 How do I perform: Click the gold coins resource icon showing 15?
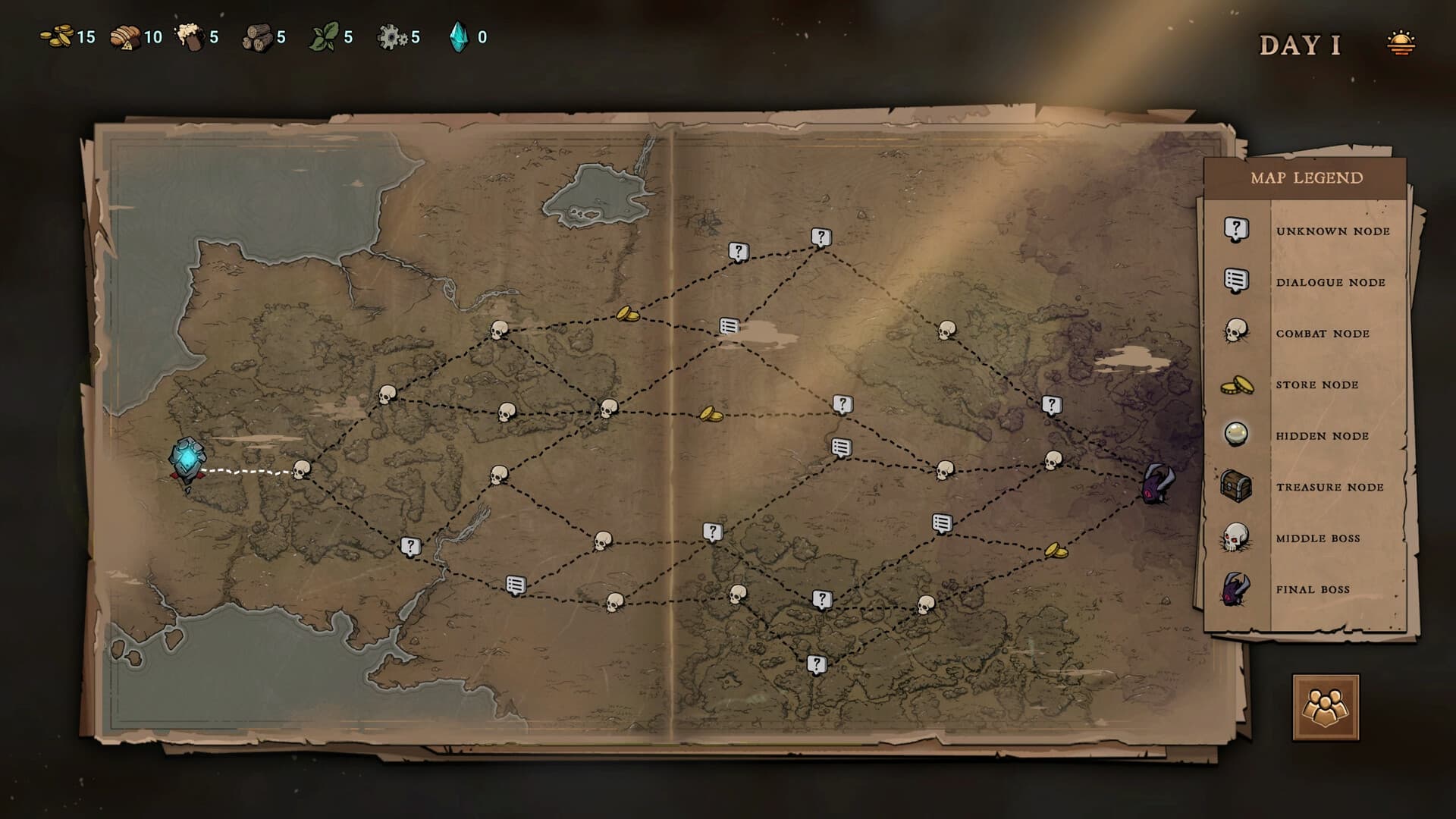[57, 34]
